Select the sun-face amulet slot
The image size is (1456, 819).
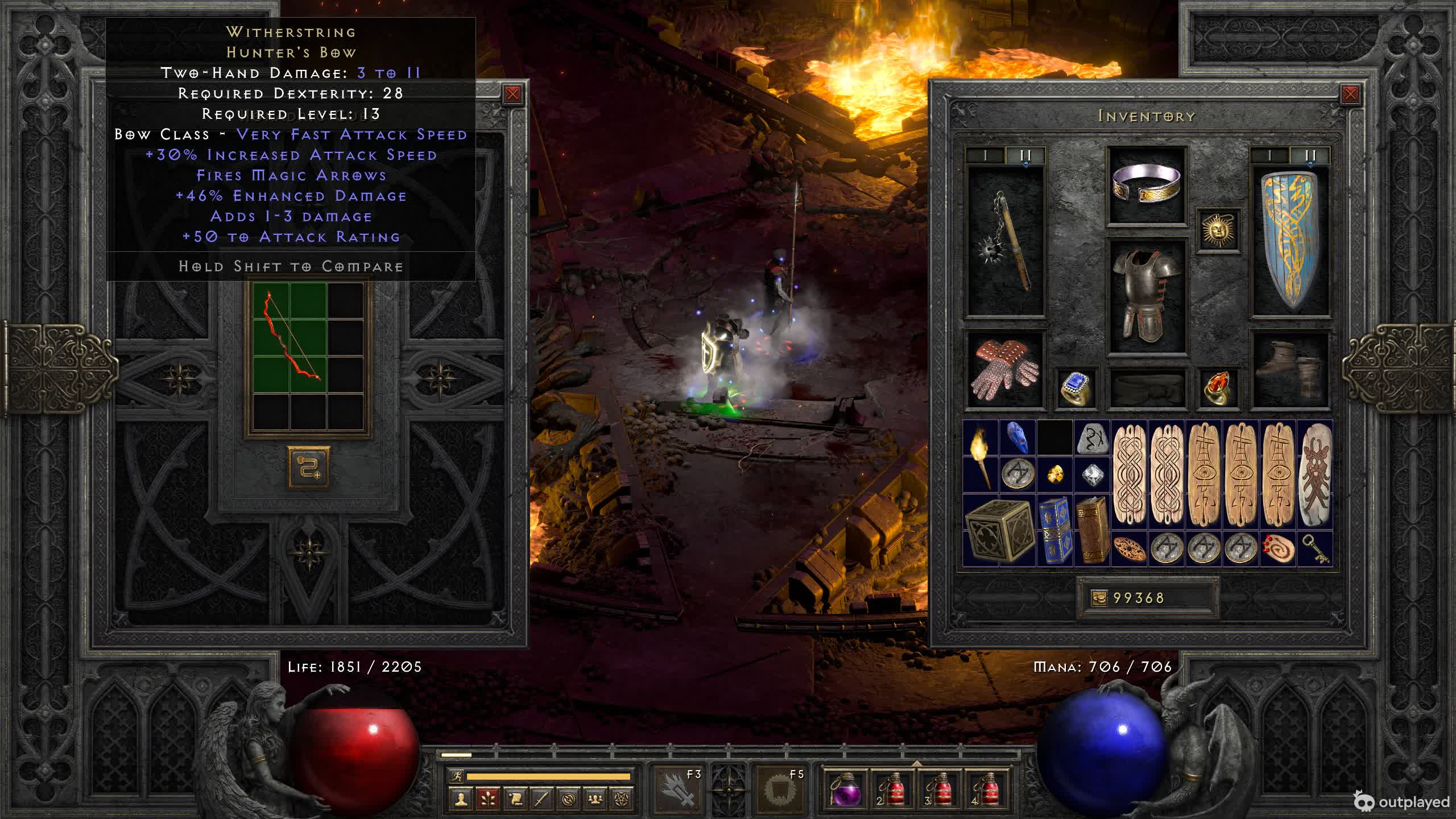(x=1218, y=230)
